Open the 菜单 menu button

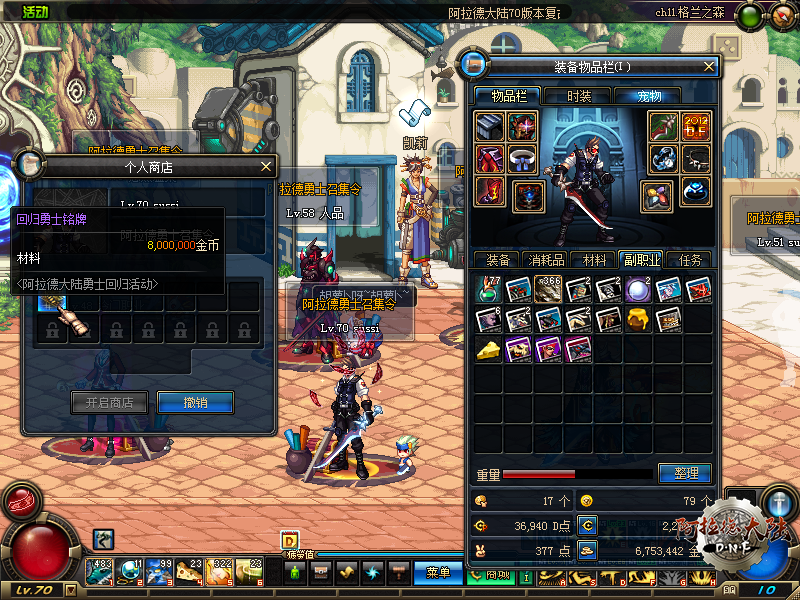click(x=437, y=572)
